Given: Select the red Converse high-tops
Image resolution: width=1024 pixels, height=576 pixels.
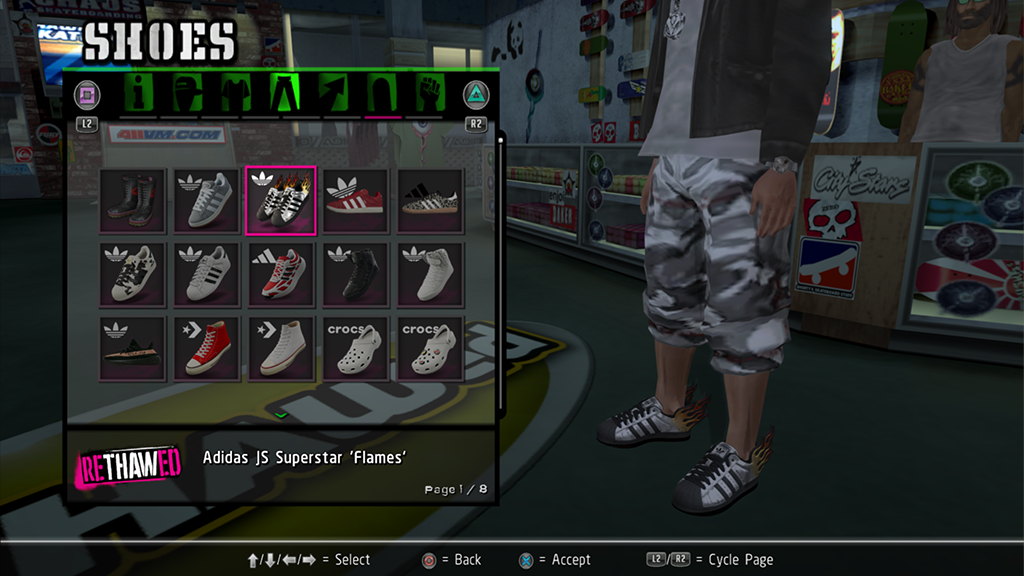Looking at the screenshot, I should (206, 348).
